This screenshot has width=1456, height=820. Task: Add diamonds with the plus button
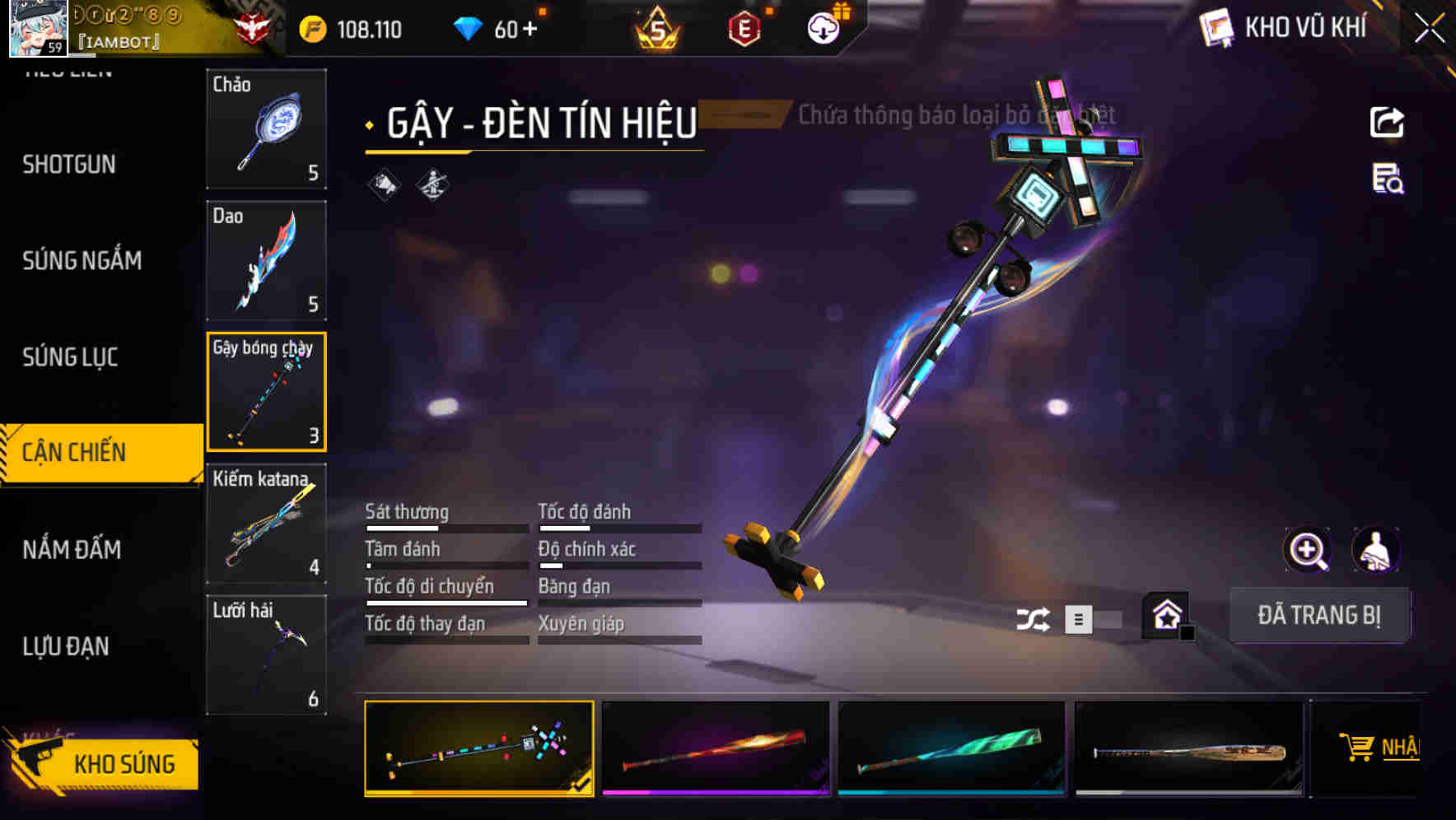click(530, 30)
